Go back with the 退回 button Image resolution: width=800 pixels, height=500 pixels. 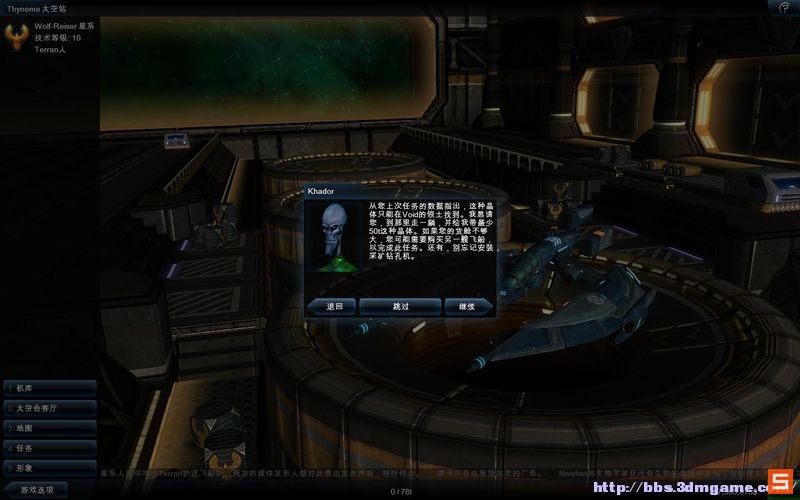(x=333, y=306)
